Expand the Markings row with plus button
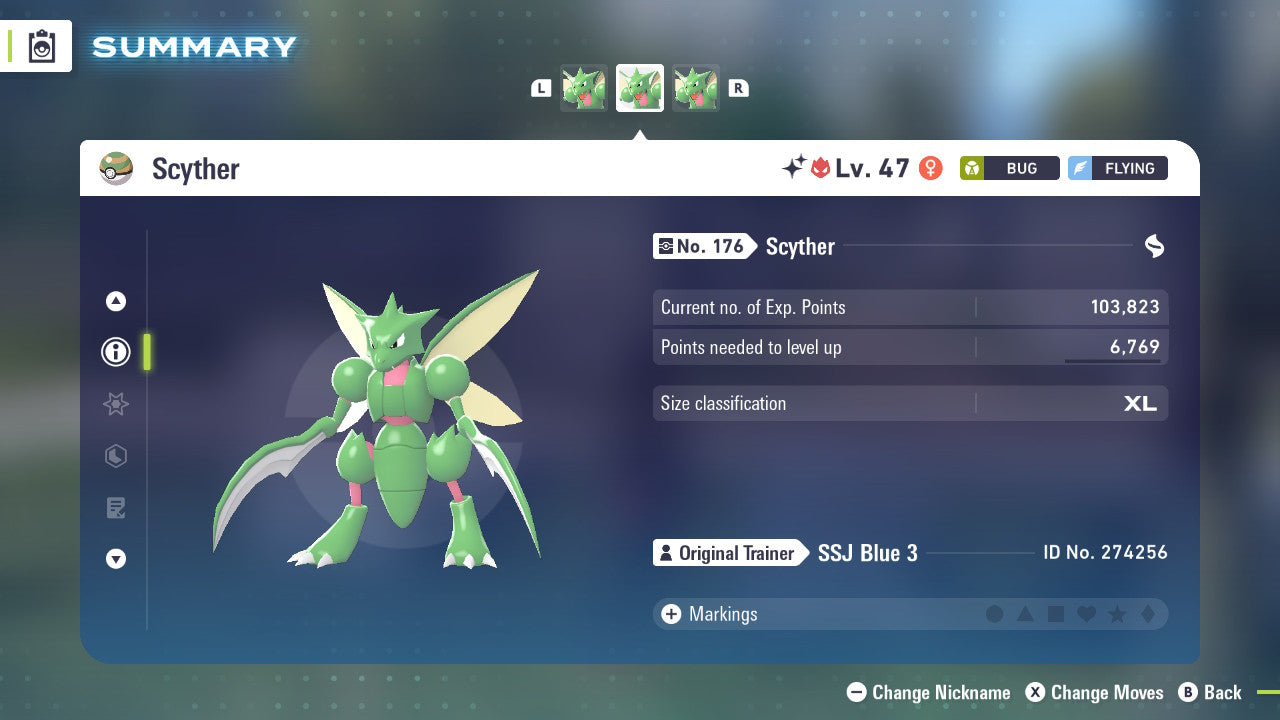1280x720 pixels. pos(670,614)
